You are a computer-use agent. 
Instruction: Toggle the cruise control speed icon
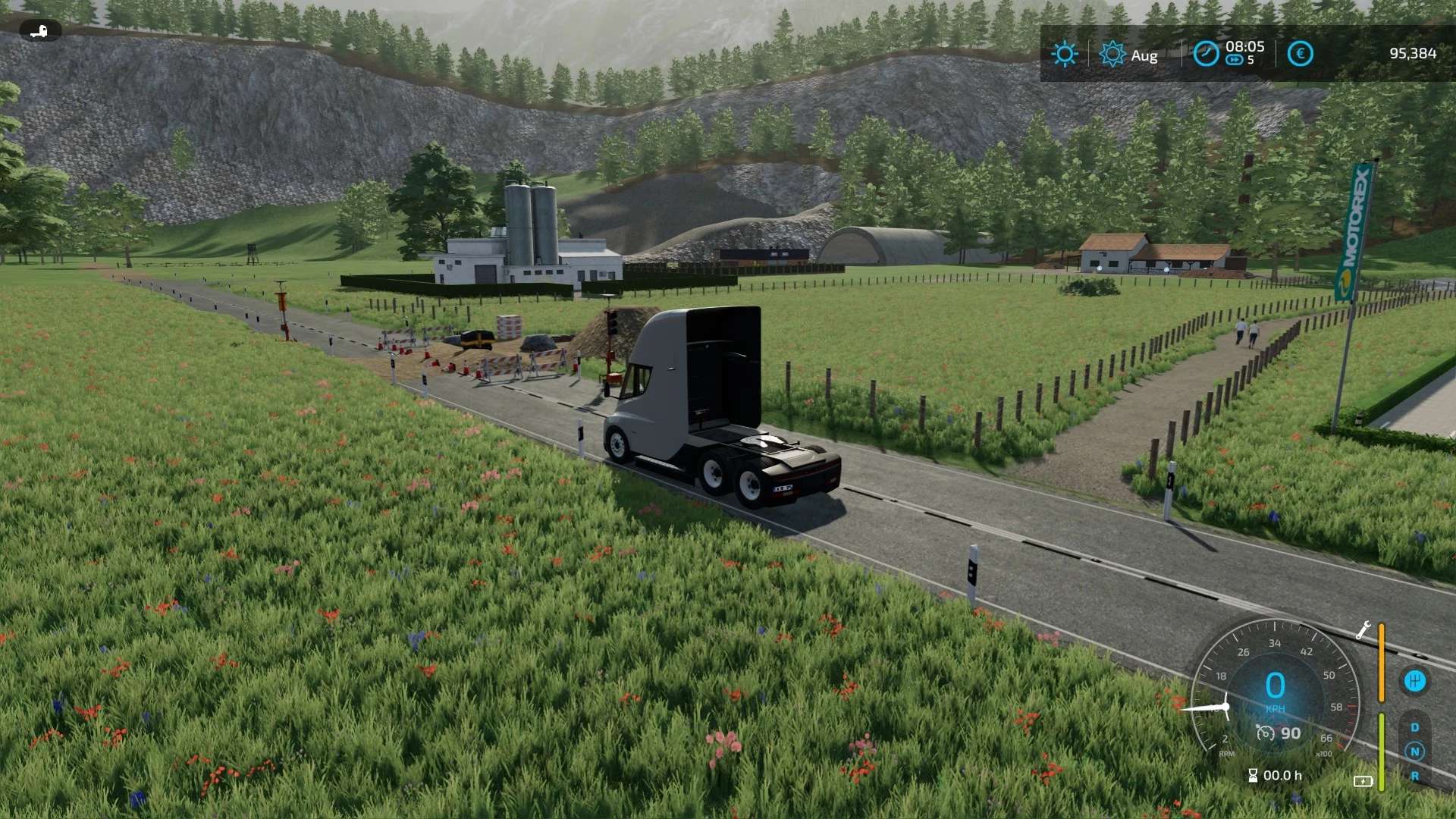1265,733
